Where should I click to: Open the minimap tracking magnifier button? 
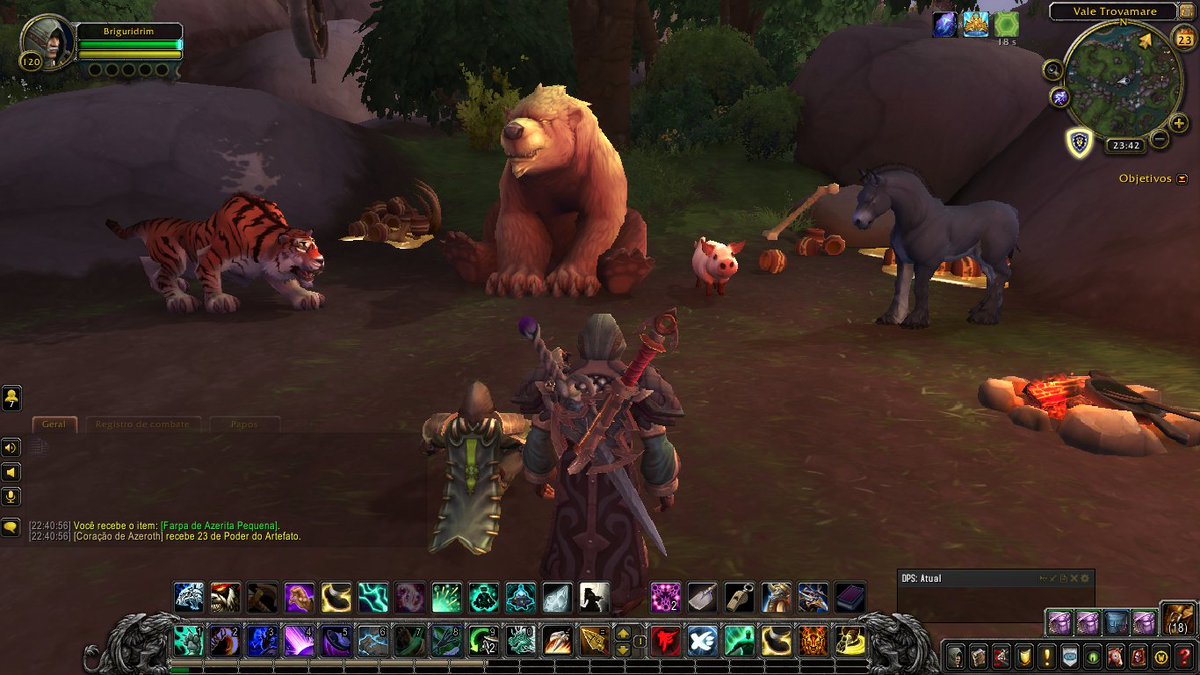pos(1053,69)
